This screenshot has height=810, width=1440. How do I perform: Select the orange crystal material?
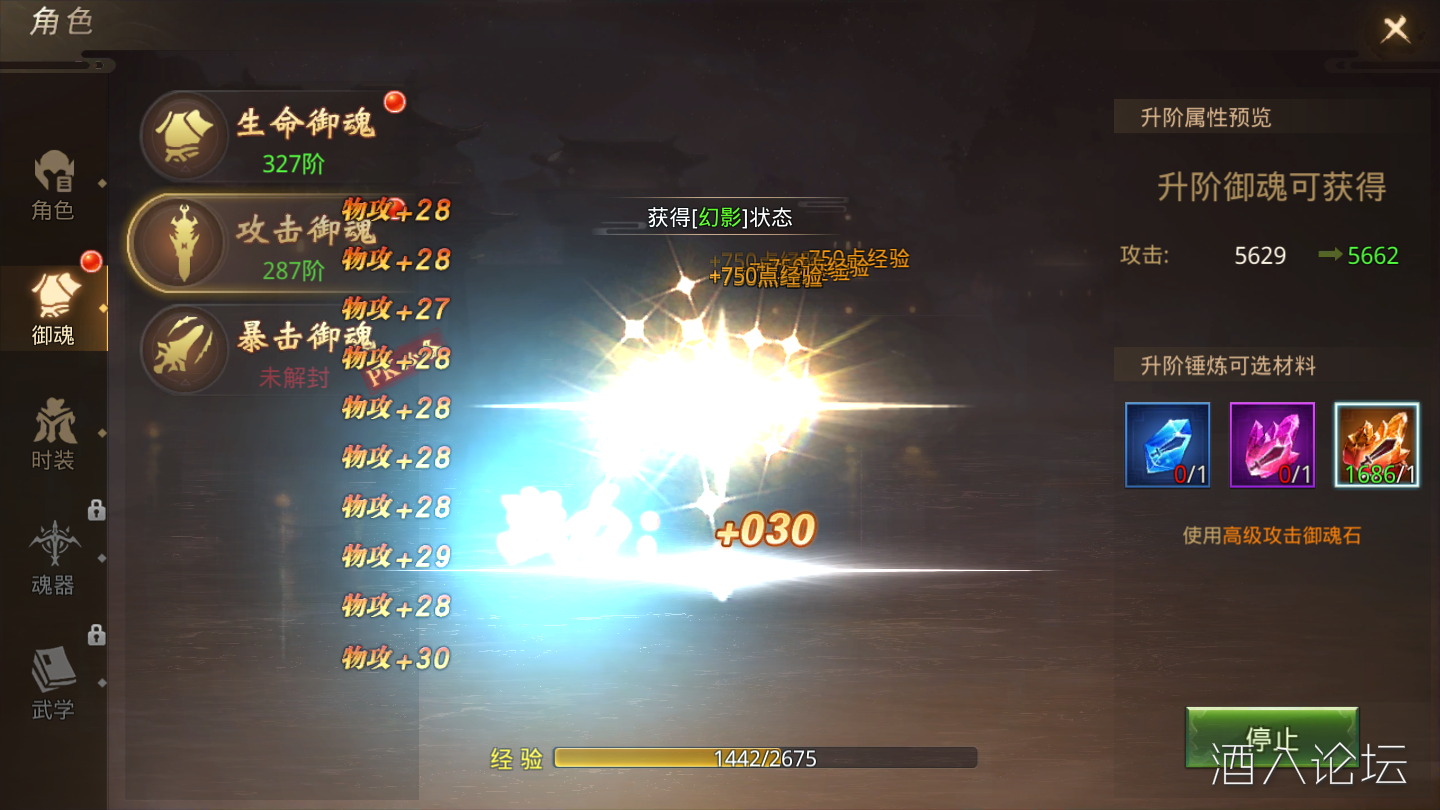pos(1377,445)
